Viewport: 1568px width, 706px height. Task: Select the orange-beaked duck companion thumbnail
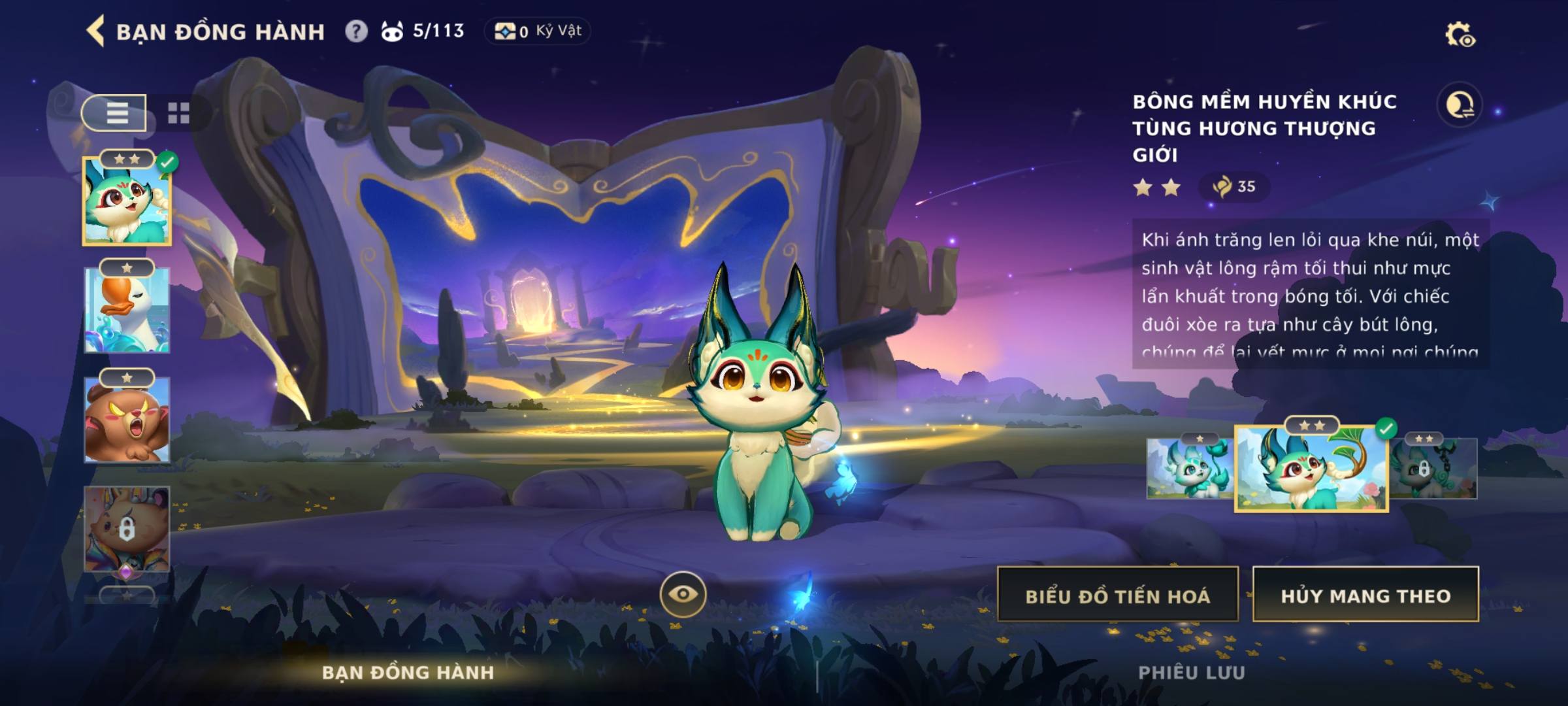click(x=127, y=311)
